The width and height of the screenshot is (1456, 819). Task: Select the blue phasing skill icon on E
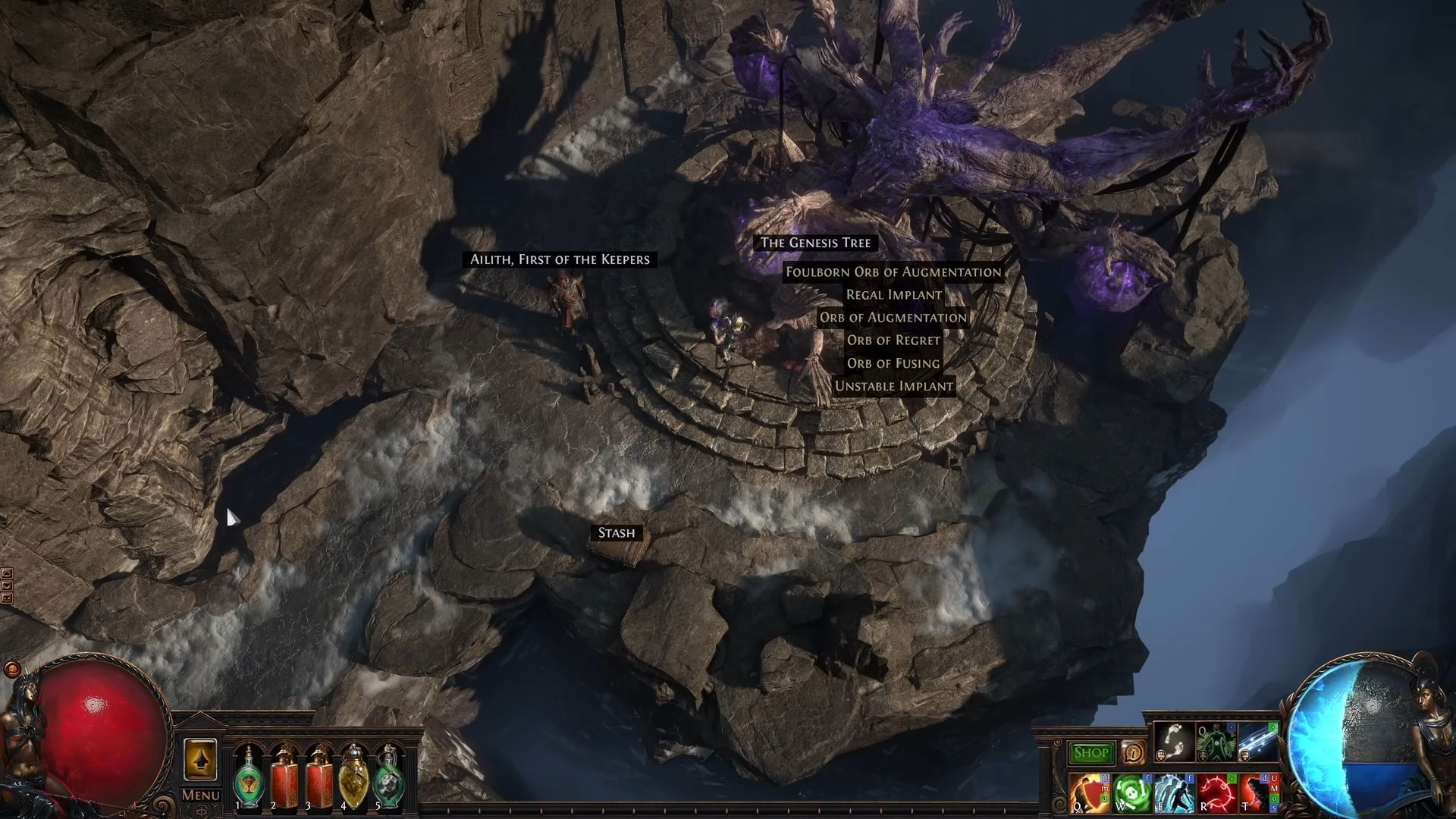click(x=1172, y=792)
